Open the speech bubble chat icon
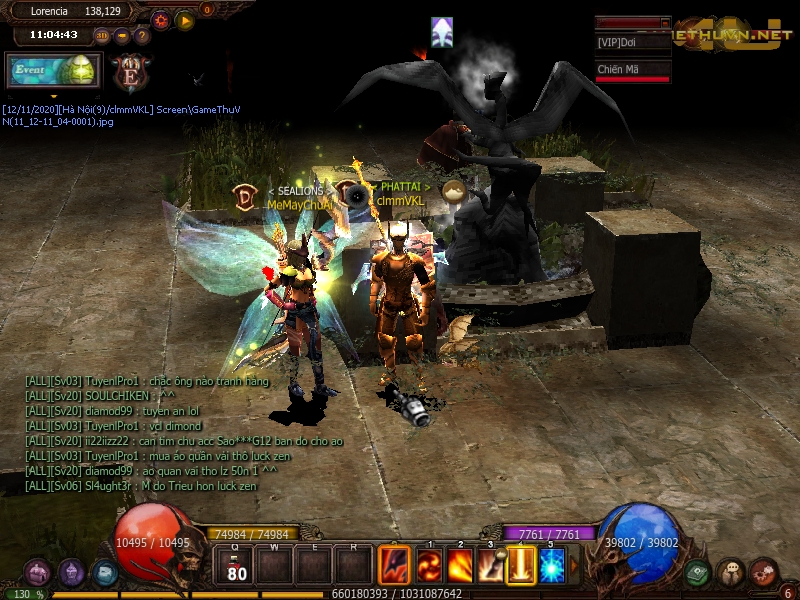The width and height of the screenshot is (800, 600). 731,573
